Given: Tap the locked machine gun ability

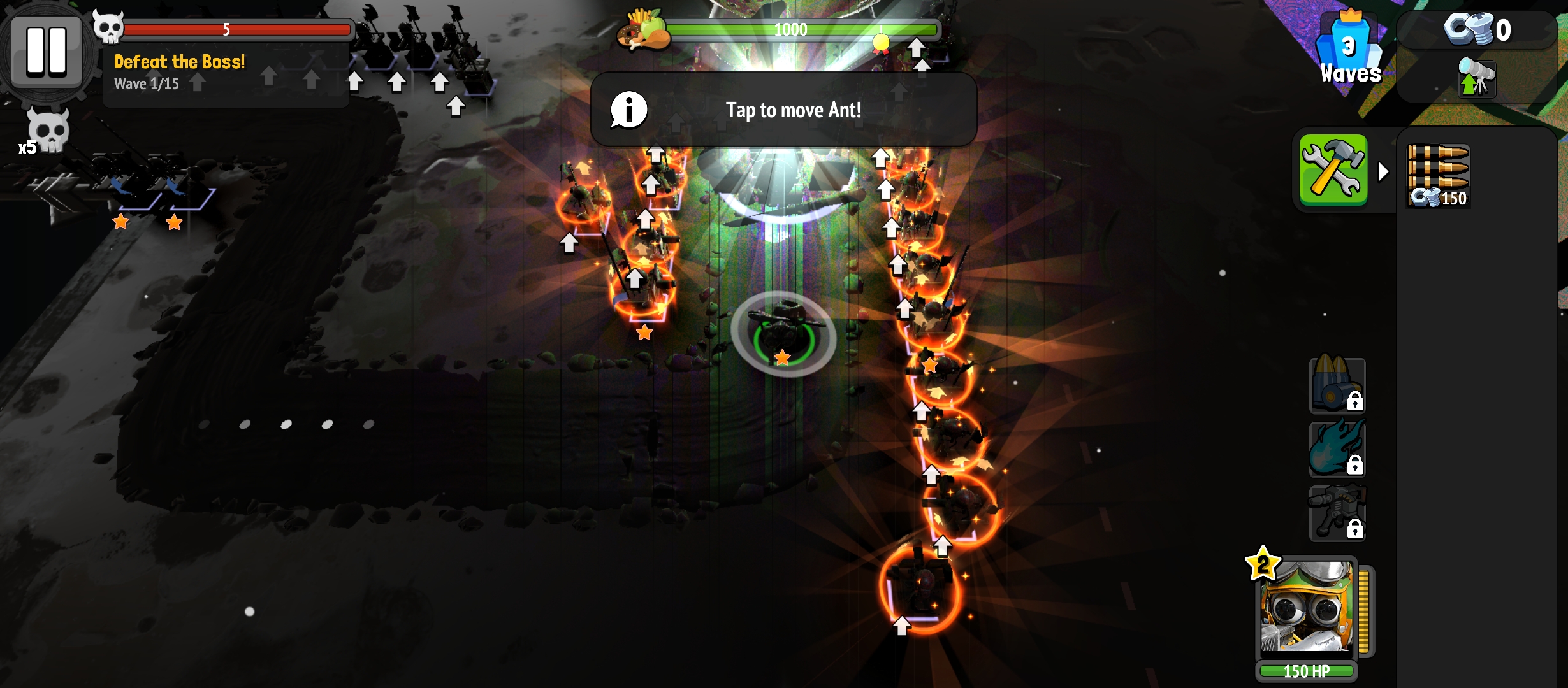Looking at the screenshot, I should coord(1337,513).
